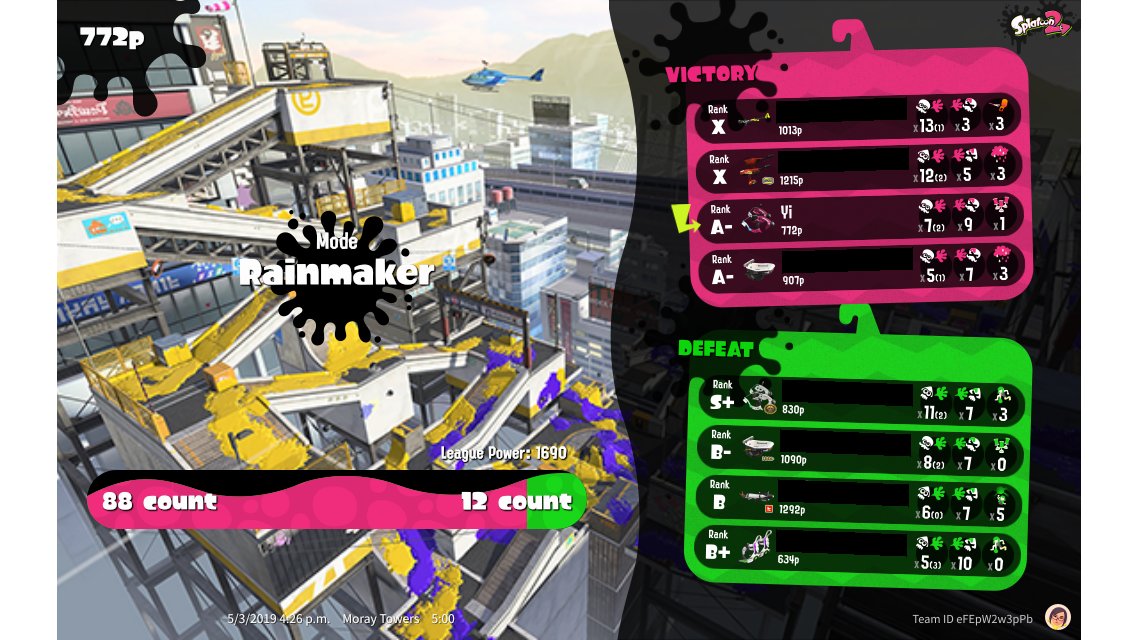Click the user avatar next to Team ID
Image resolution: width=1138 pixels, height=640 pixels.
[x=1058, y=617]
